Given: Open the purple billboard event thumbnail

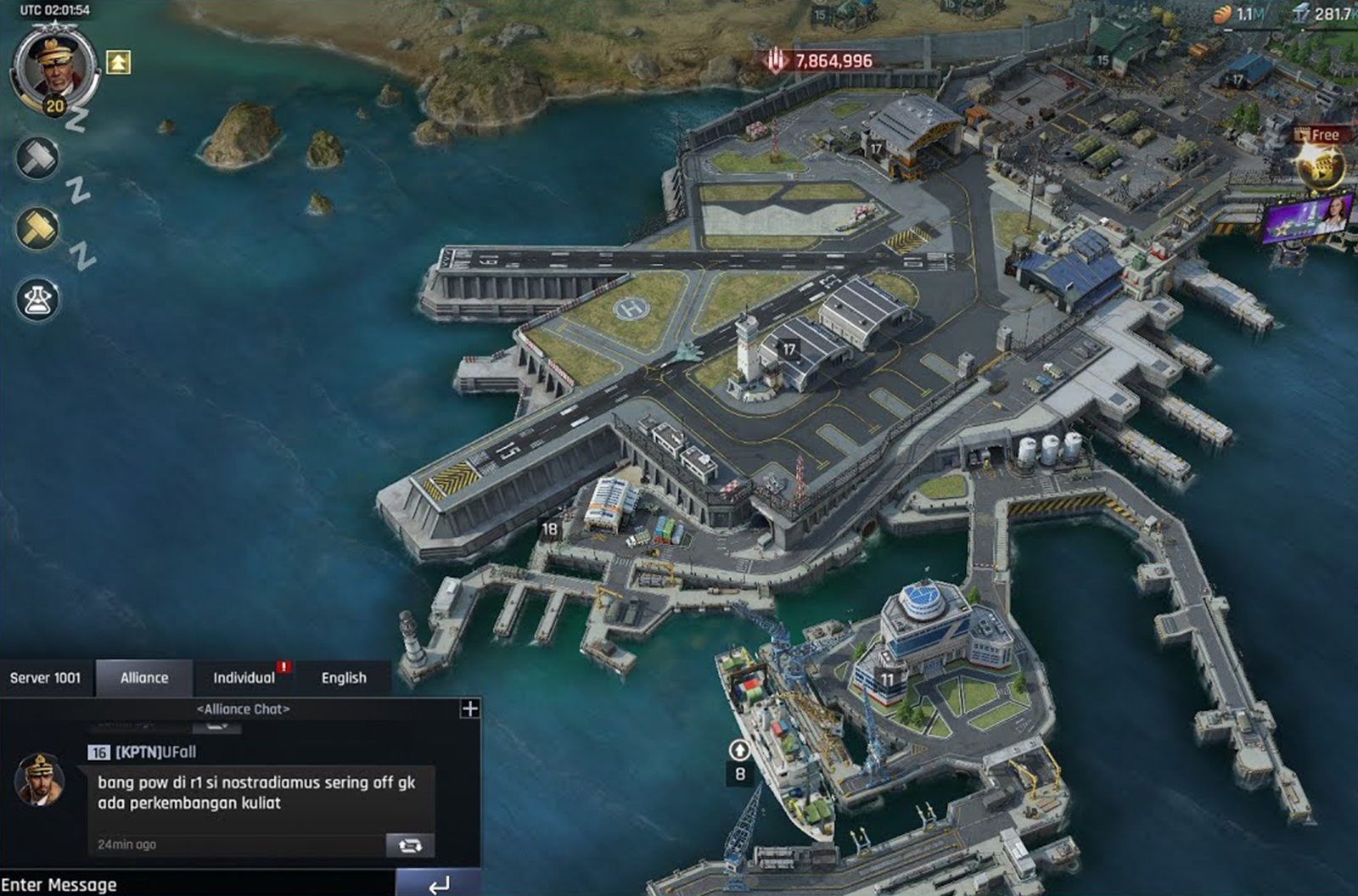Looking at the screenshot, I should point(1306,218).
